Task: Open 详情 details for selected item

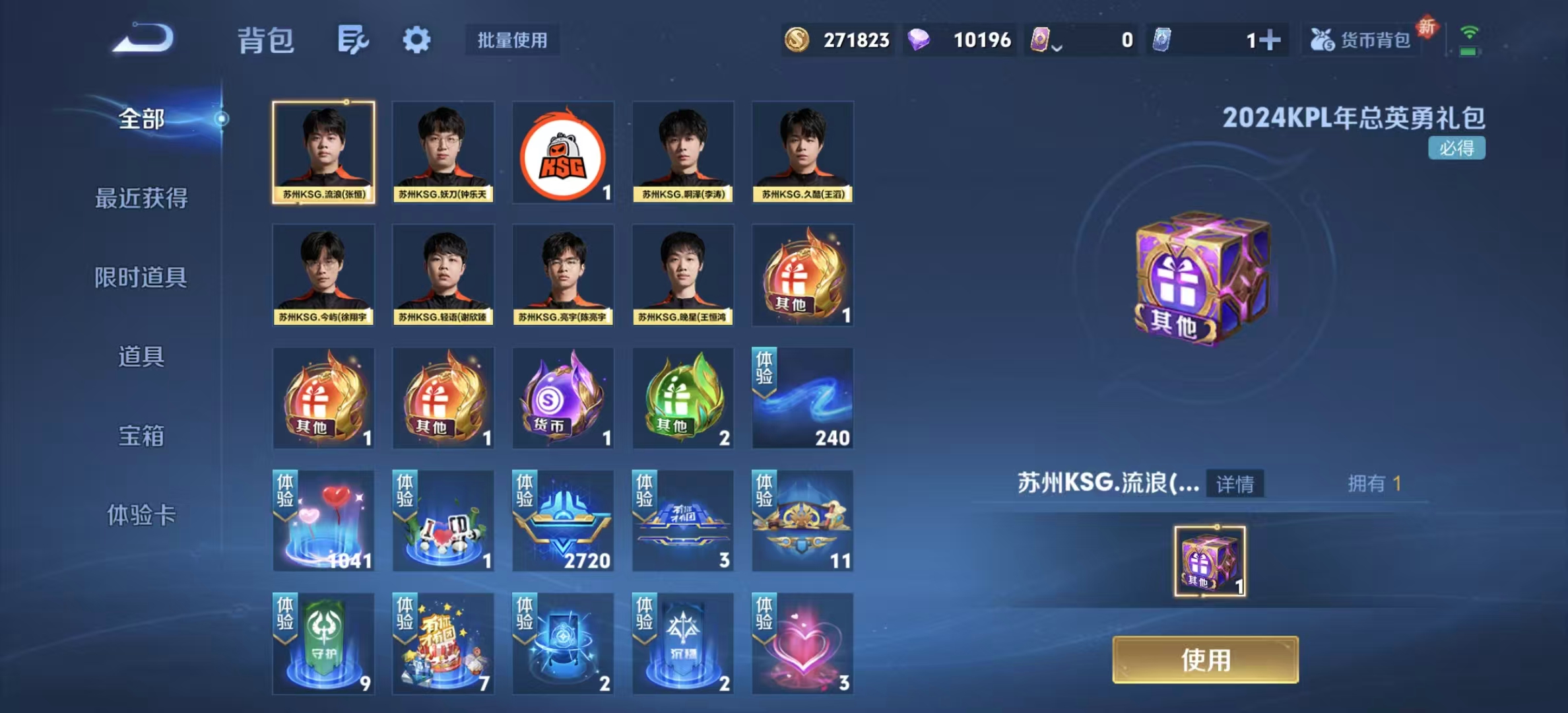Action: click(1235, 484)
